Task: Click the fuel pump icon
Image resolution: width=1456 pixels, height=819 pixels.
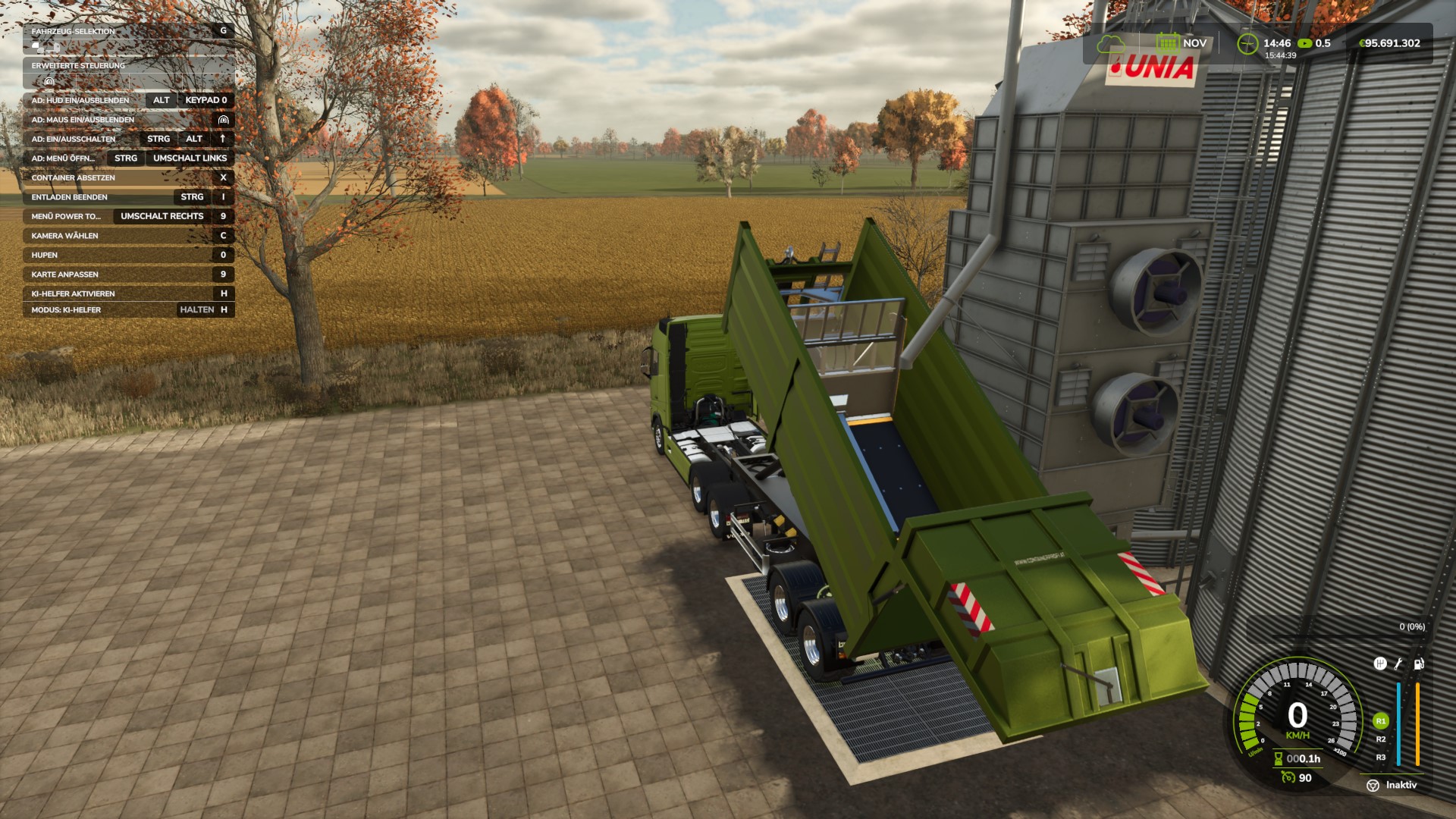Action: point(1419,664)
